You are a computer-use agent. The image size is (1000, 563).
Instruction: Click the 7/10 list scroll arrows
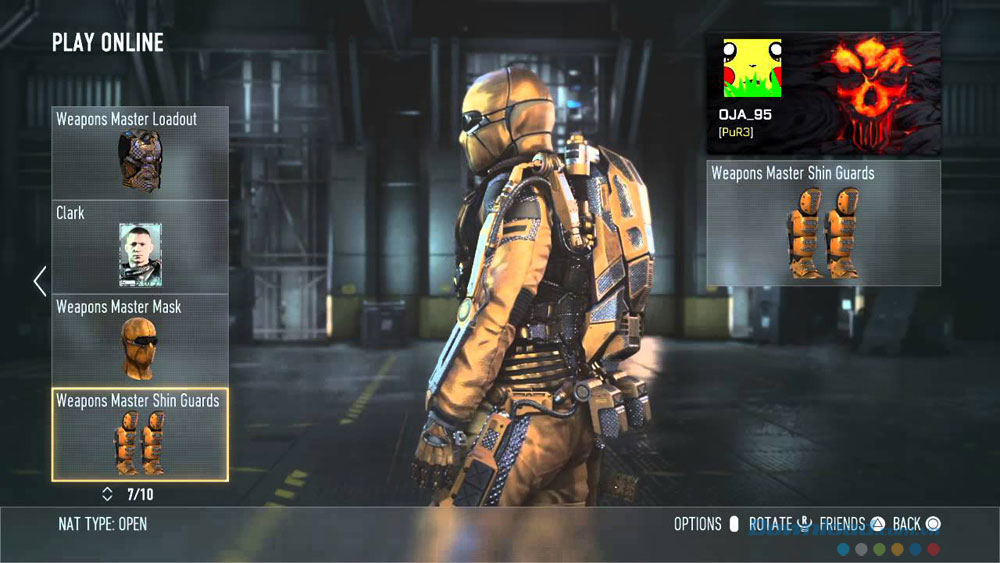(108, 494)
